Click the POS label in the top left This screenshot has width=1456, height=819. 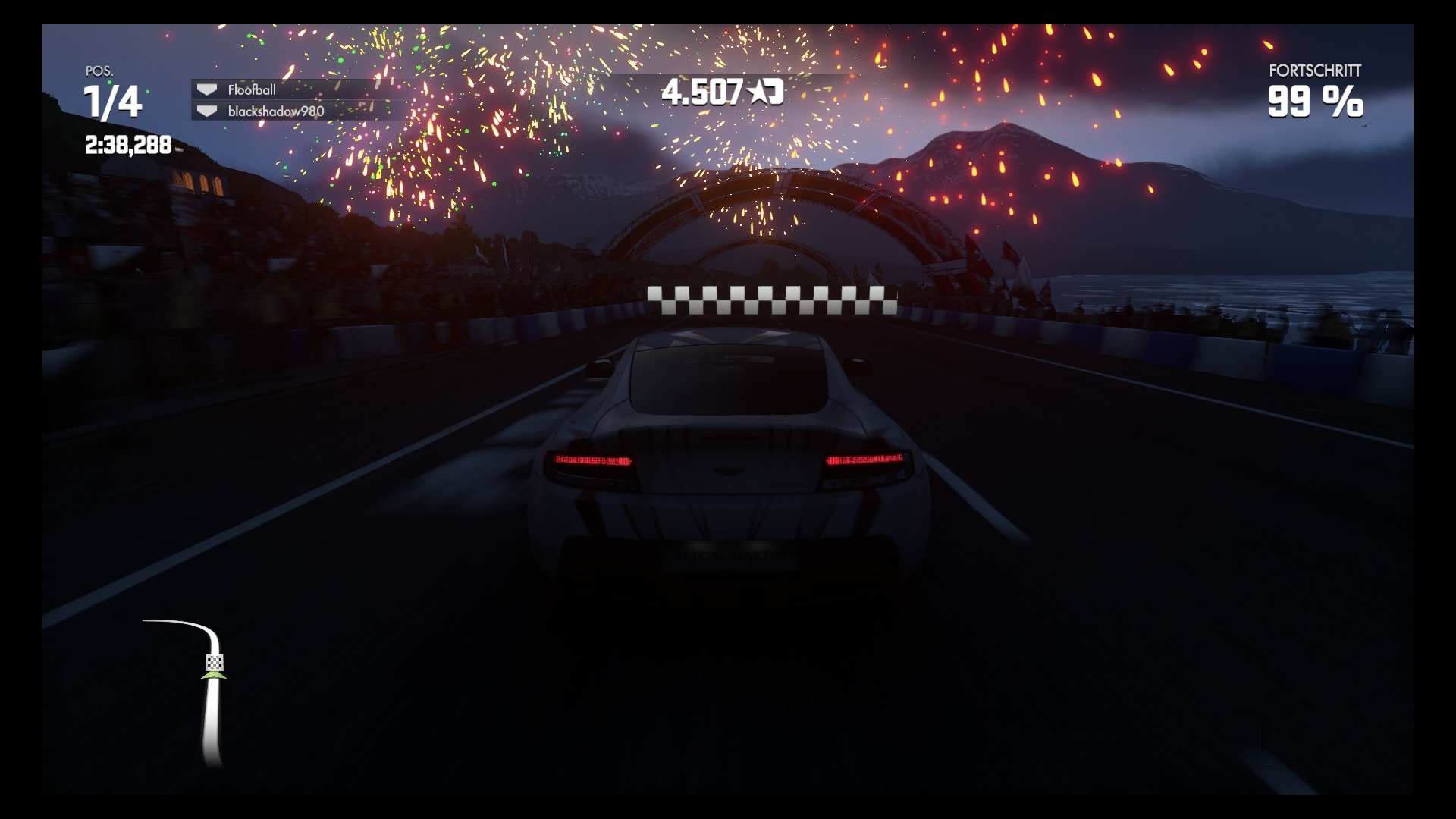pos(99,73)
